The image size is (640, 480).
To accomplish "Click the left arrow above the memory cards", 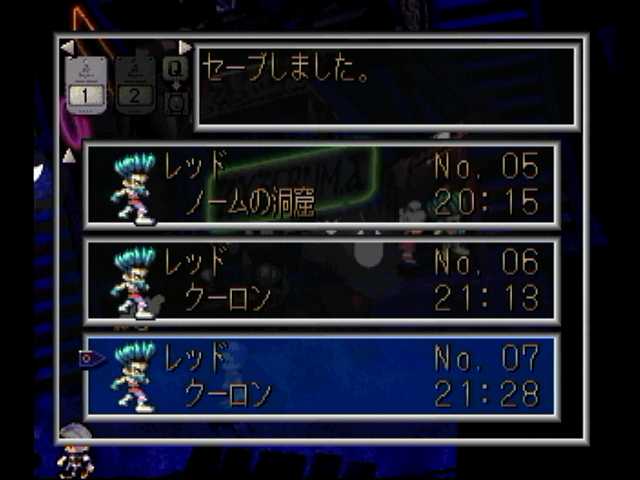I will click(x=67, y=47).
